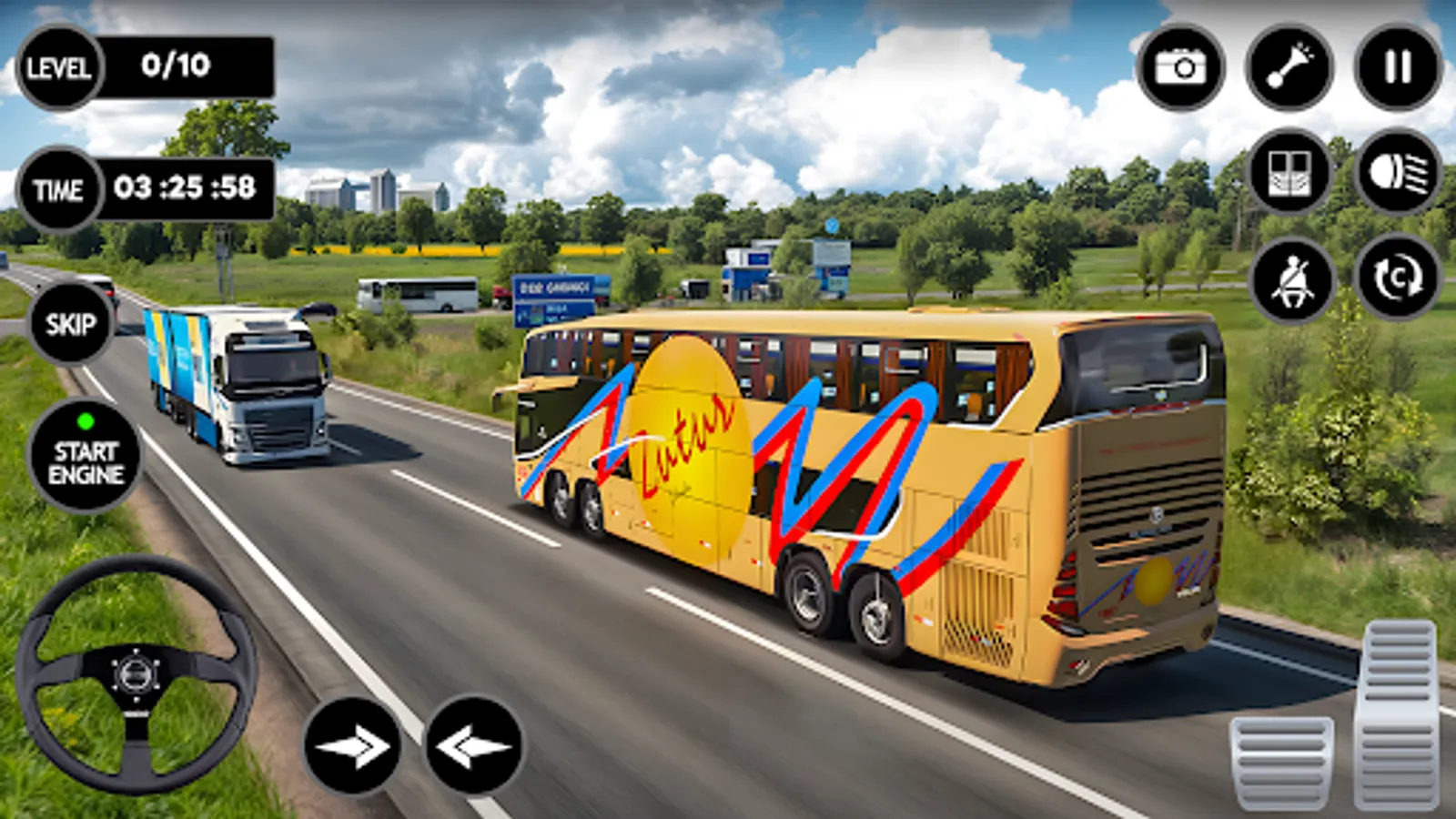The width and height of the screenshot is (1456, 819).
Task: Tap the green engine status light
Action: tap(86, 420)
